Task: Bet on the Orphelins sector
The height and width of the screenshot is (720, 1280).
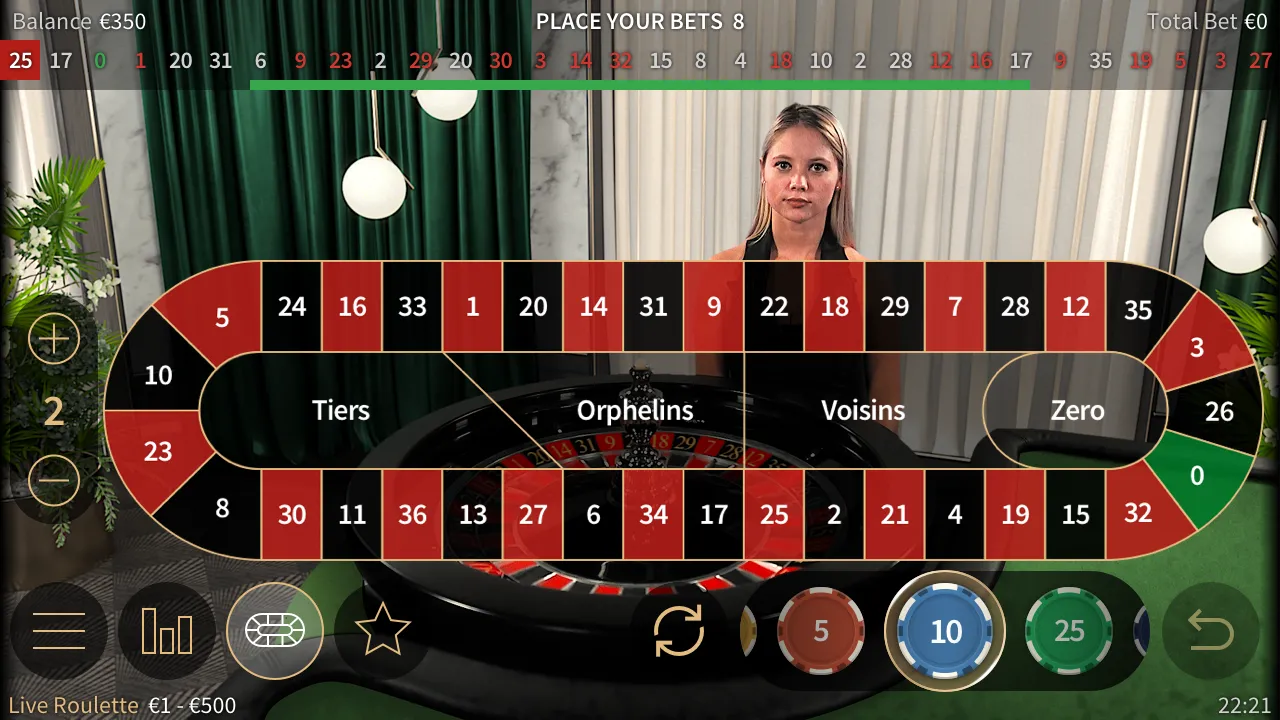Action: tap(636, 410)
